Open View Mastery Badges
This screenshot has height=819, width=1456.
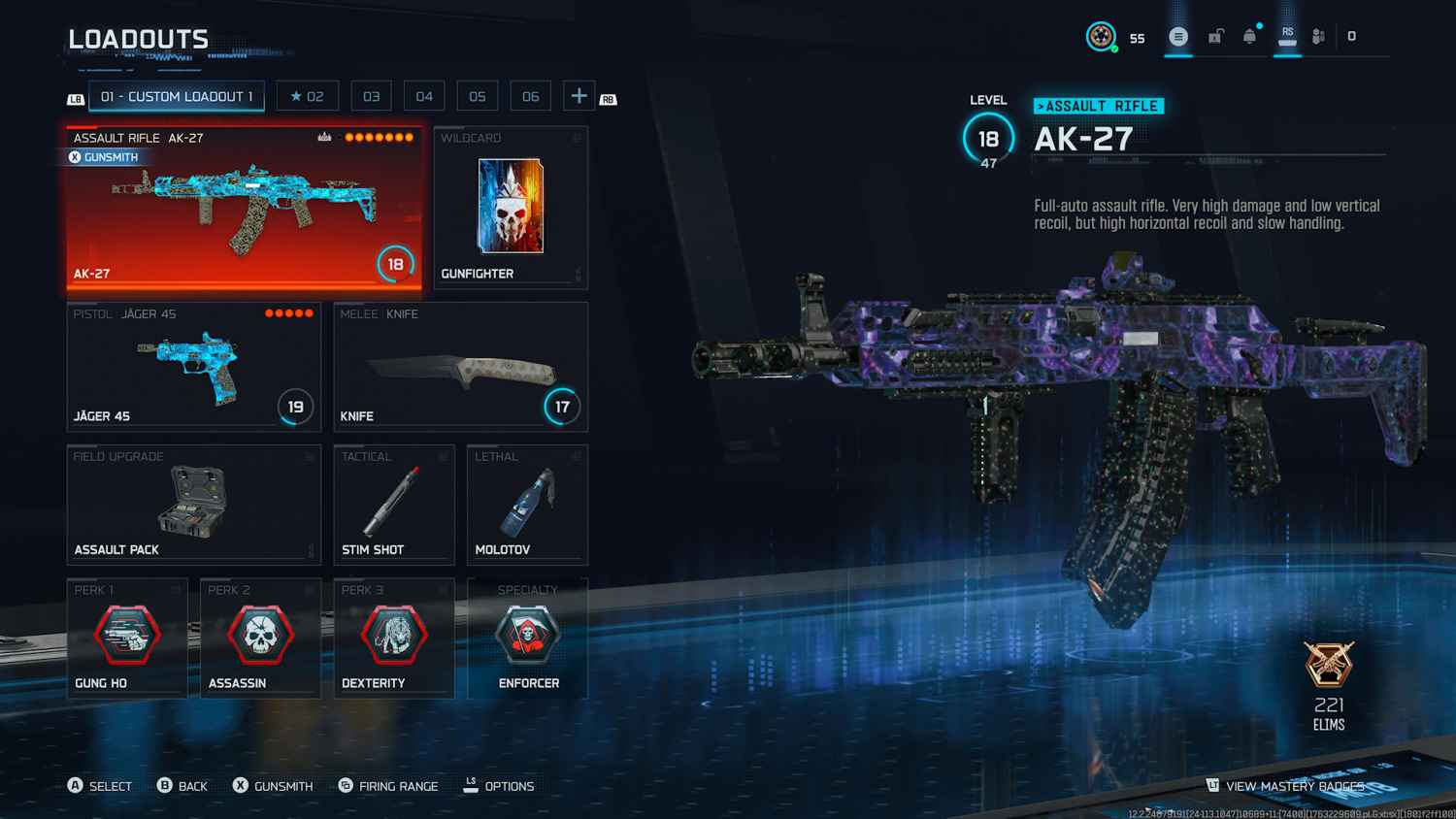1291,786
